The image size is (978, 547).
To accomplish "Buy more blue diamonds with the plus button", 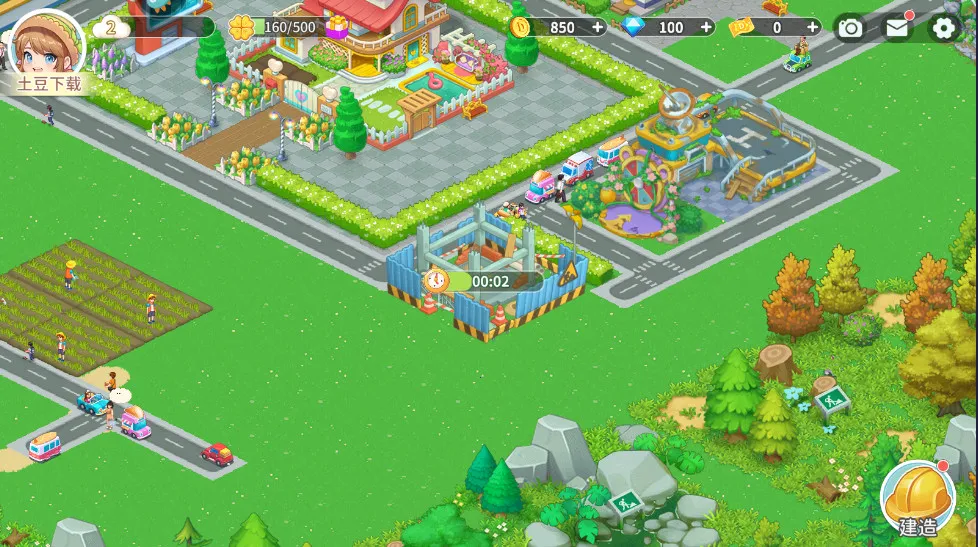I will 704,27.
